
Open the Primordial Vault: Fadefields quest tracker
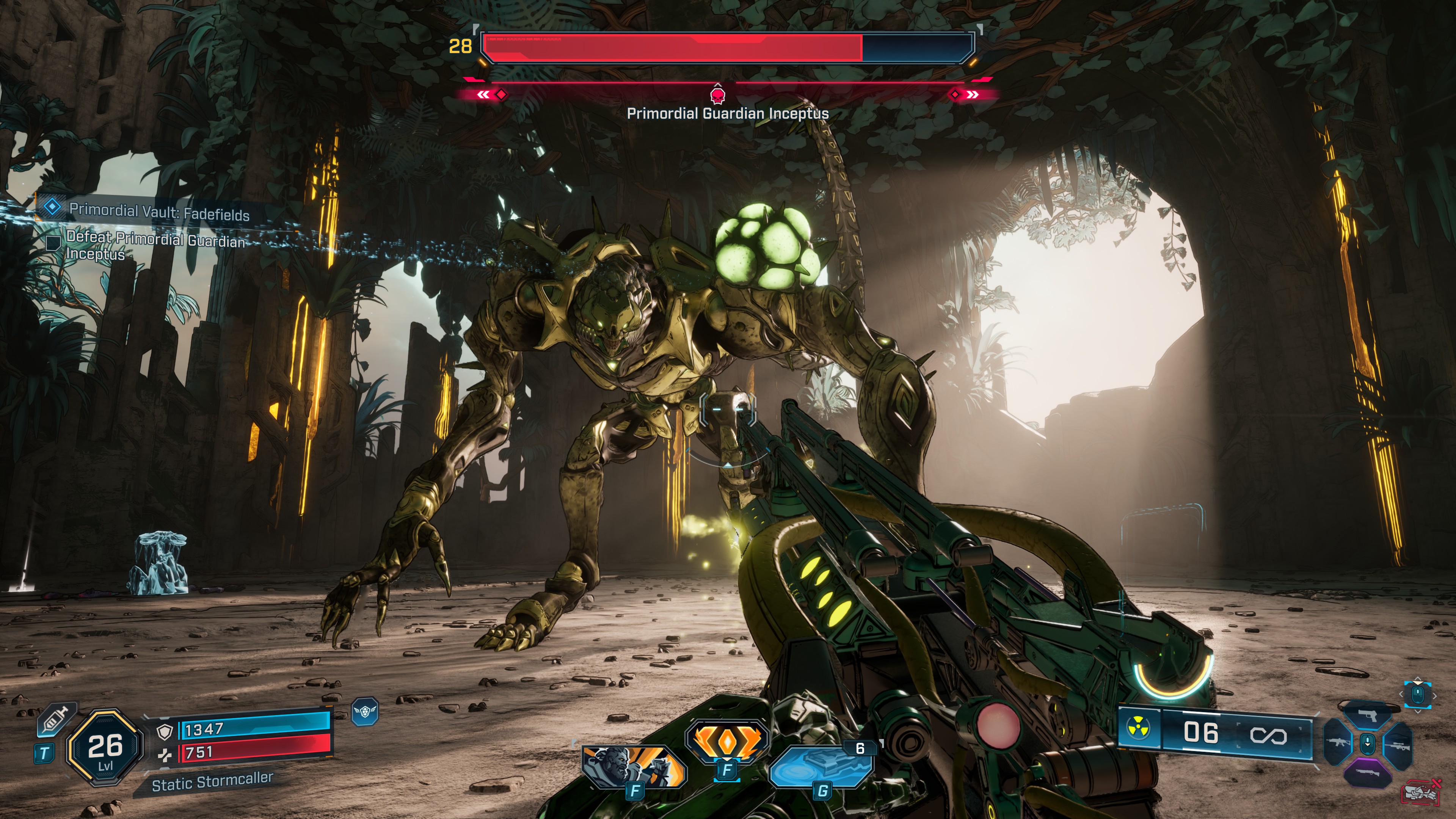pyautogui.click(x=158, y=212)
